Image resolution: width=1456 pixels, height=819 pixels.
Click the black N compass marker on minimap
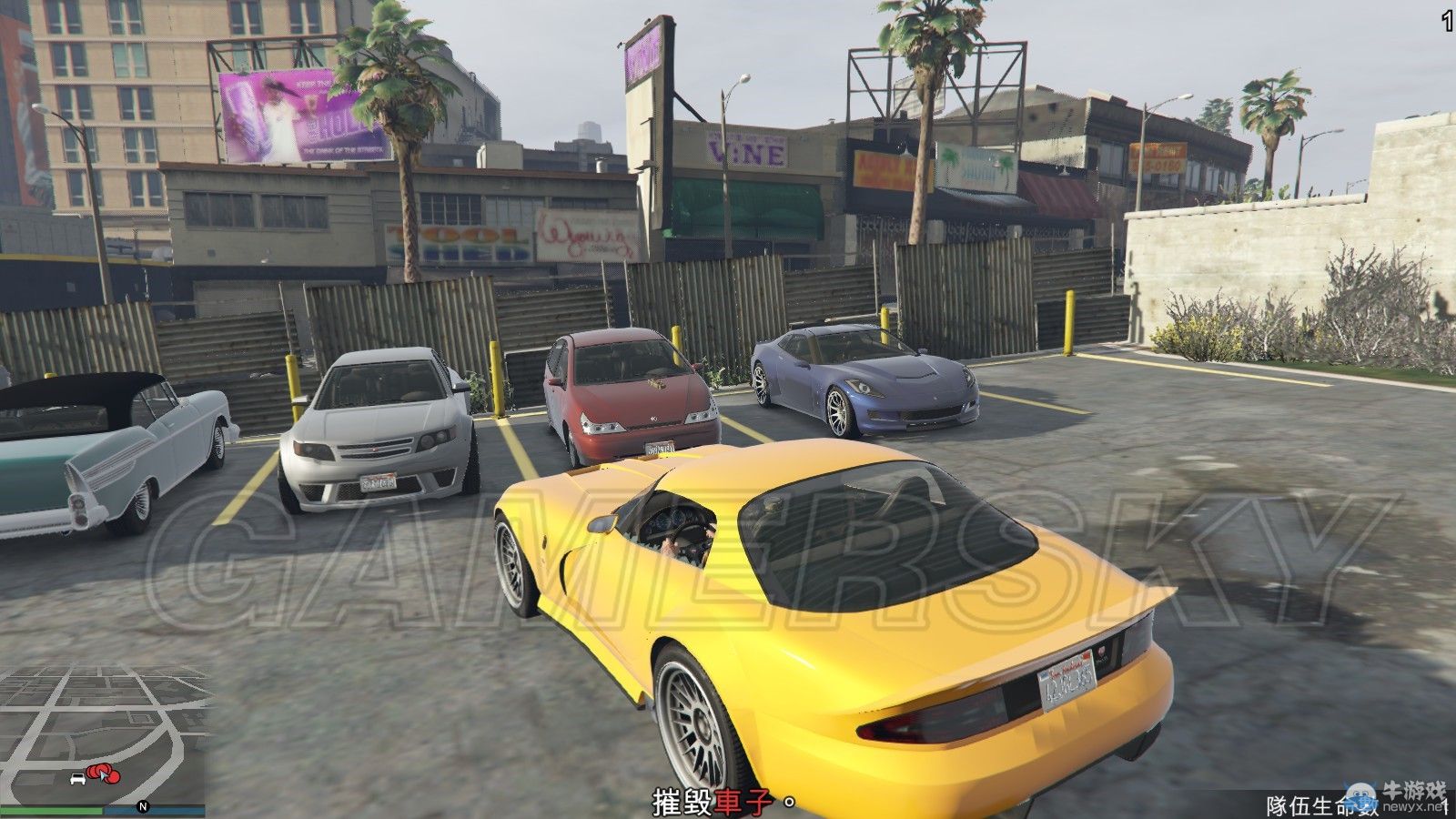[144, 806]
